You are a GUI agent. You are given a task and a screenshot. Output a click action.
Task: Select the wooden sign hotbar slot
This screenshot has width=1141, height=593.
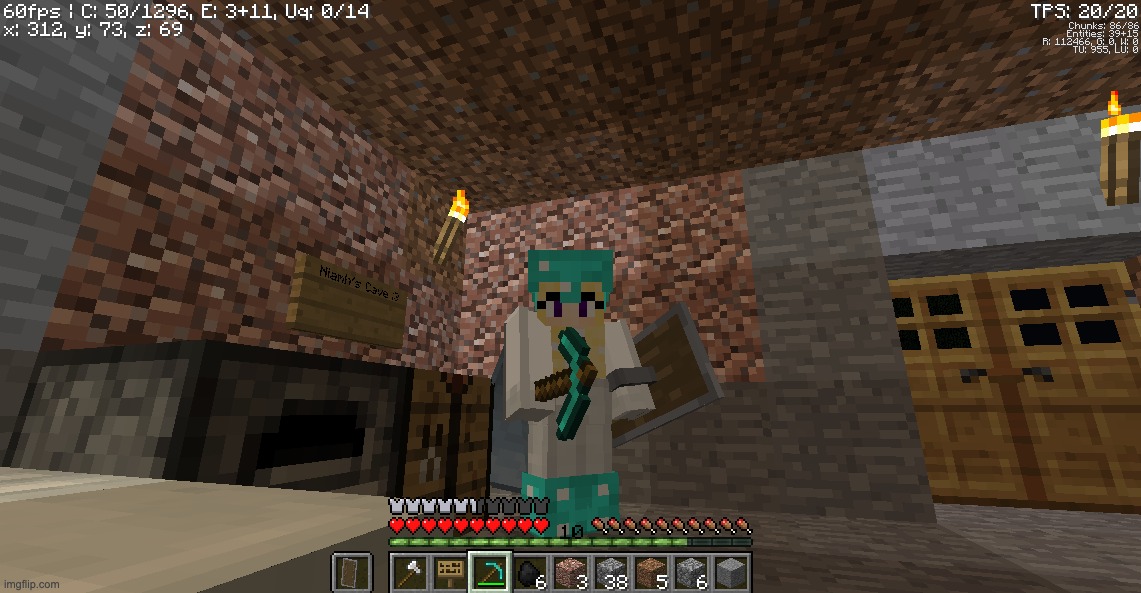pyautogui.click(x=450, y=573)
